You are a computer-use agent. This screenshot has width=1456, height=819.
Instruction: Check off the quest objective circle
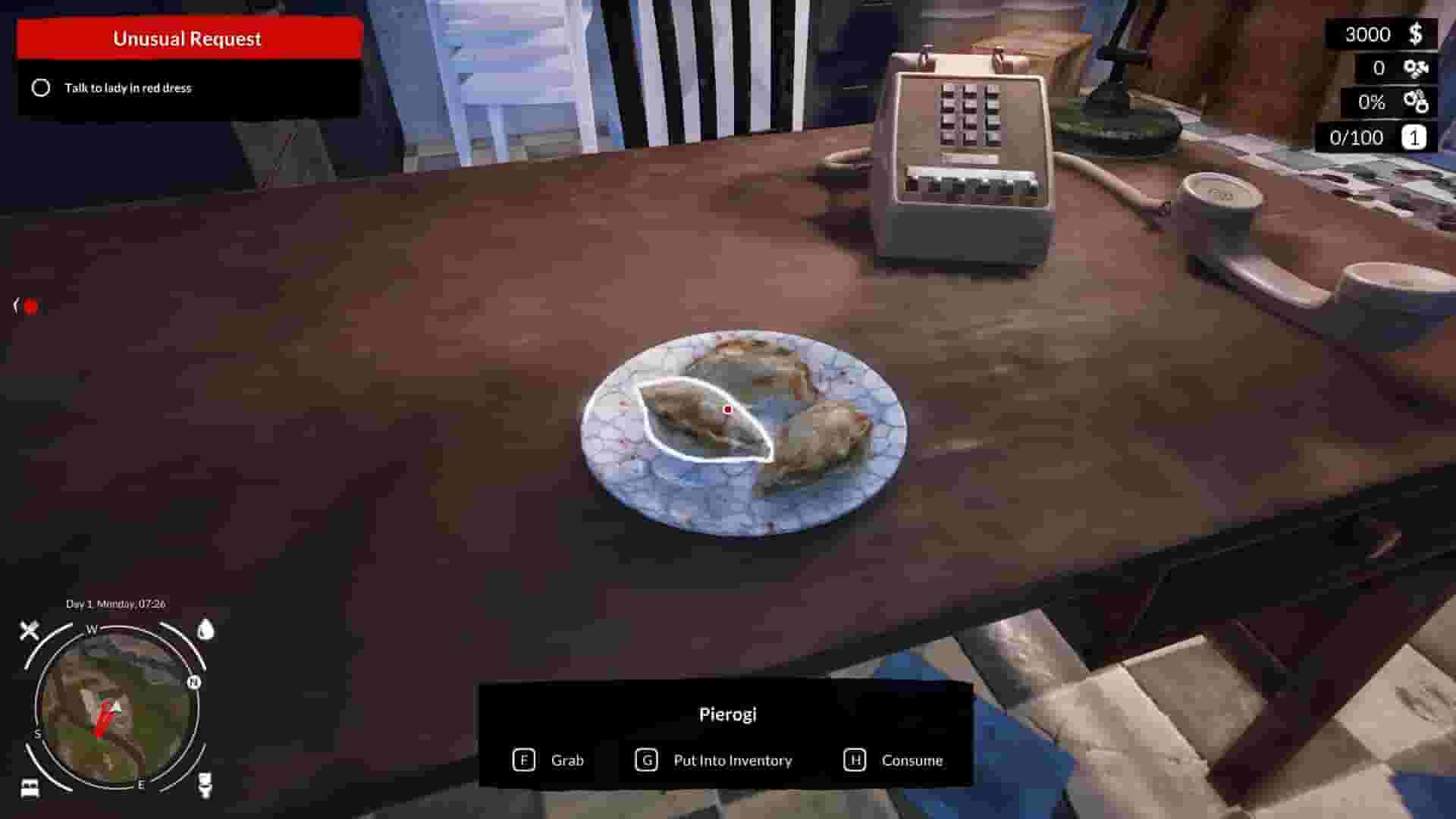point(42,88)
